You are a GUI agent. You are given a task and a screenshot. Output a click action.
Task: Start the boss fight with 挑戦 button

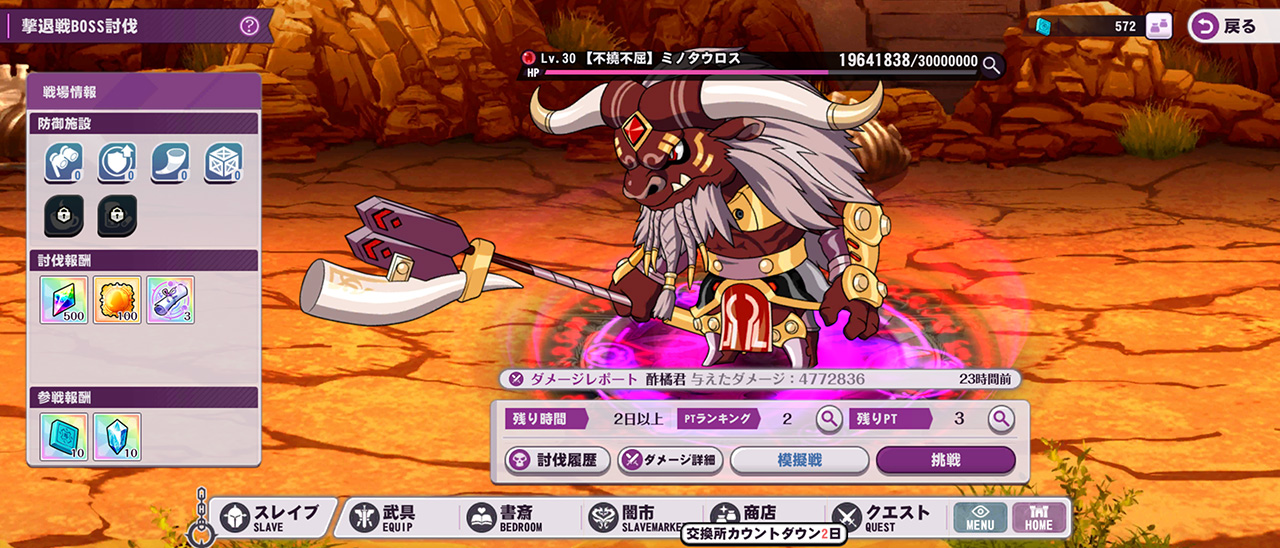[945, 460]
